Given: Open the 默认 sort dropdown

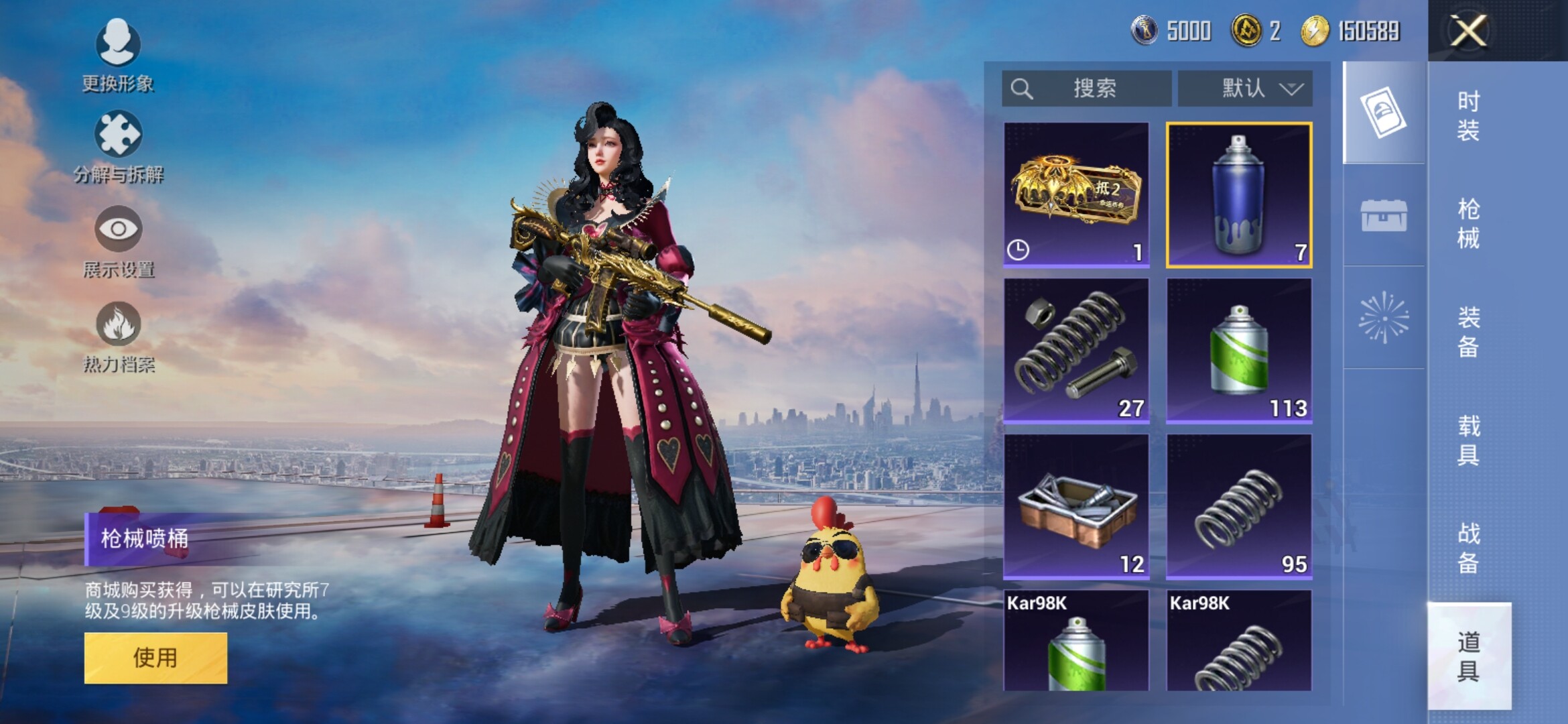Looking at the screenshot, I should tap(1245, 88).
